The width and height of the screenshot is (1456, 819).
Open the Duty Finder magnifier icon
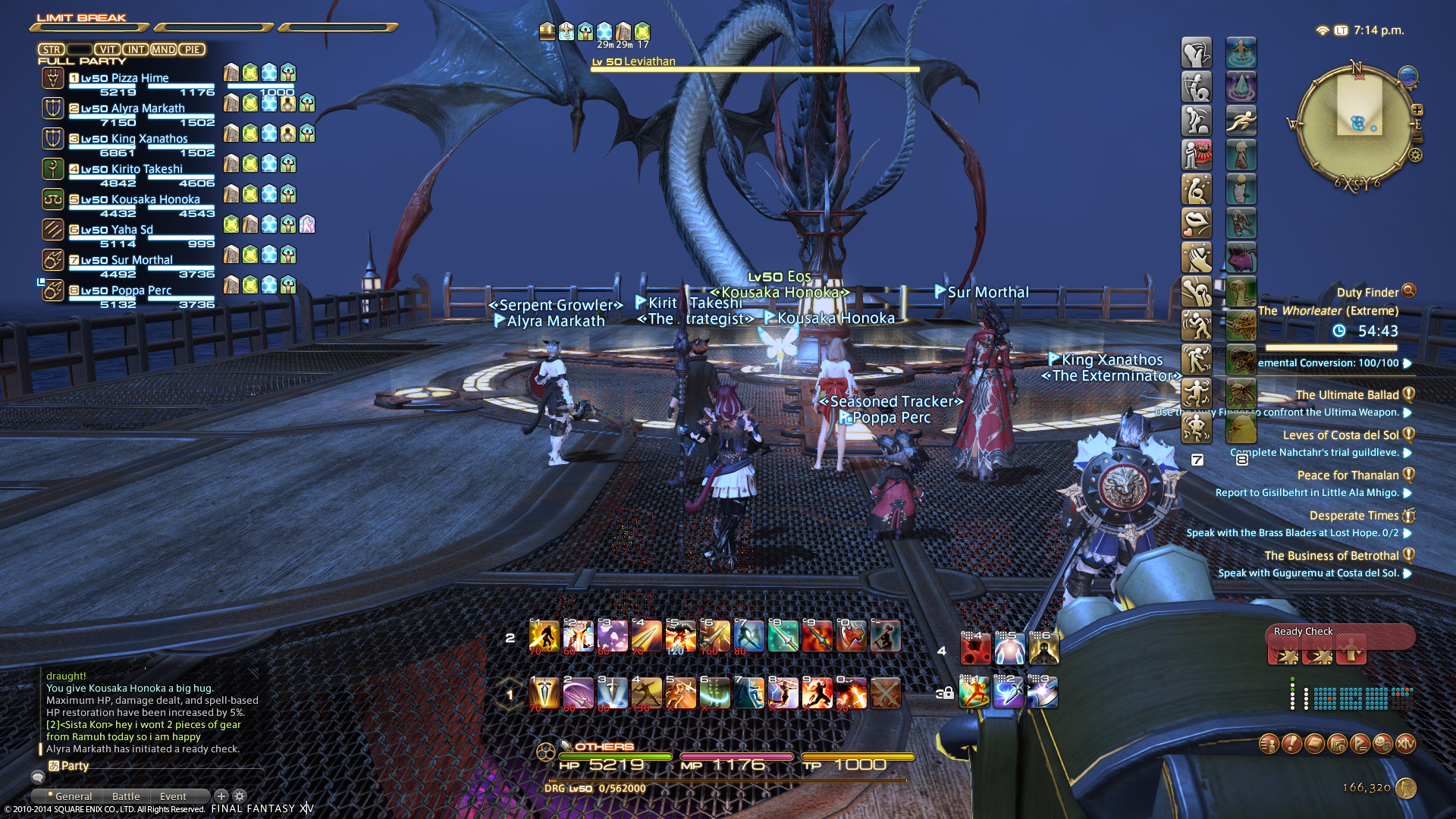[x=1409, y=290]
